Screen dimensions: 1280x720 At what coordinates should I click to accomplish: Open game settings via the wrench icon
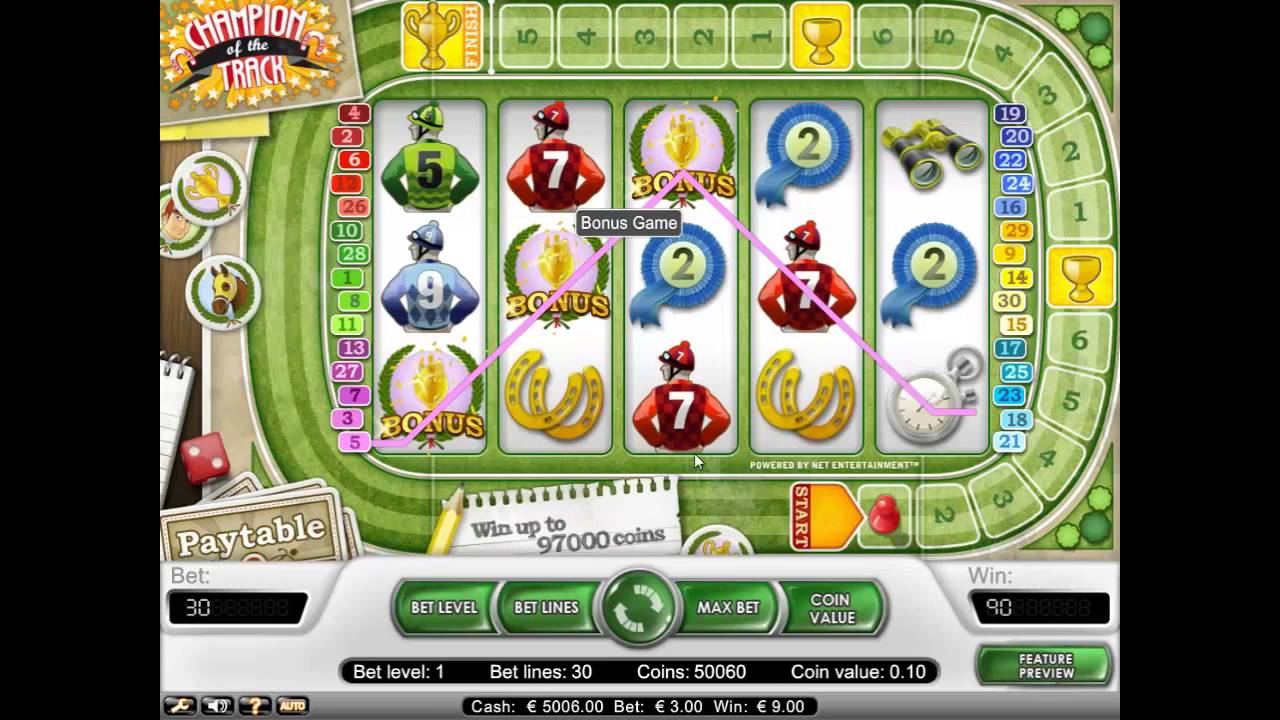[180, 706]
